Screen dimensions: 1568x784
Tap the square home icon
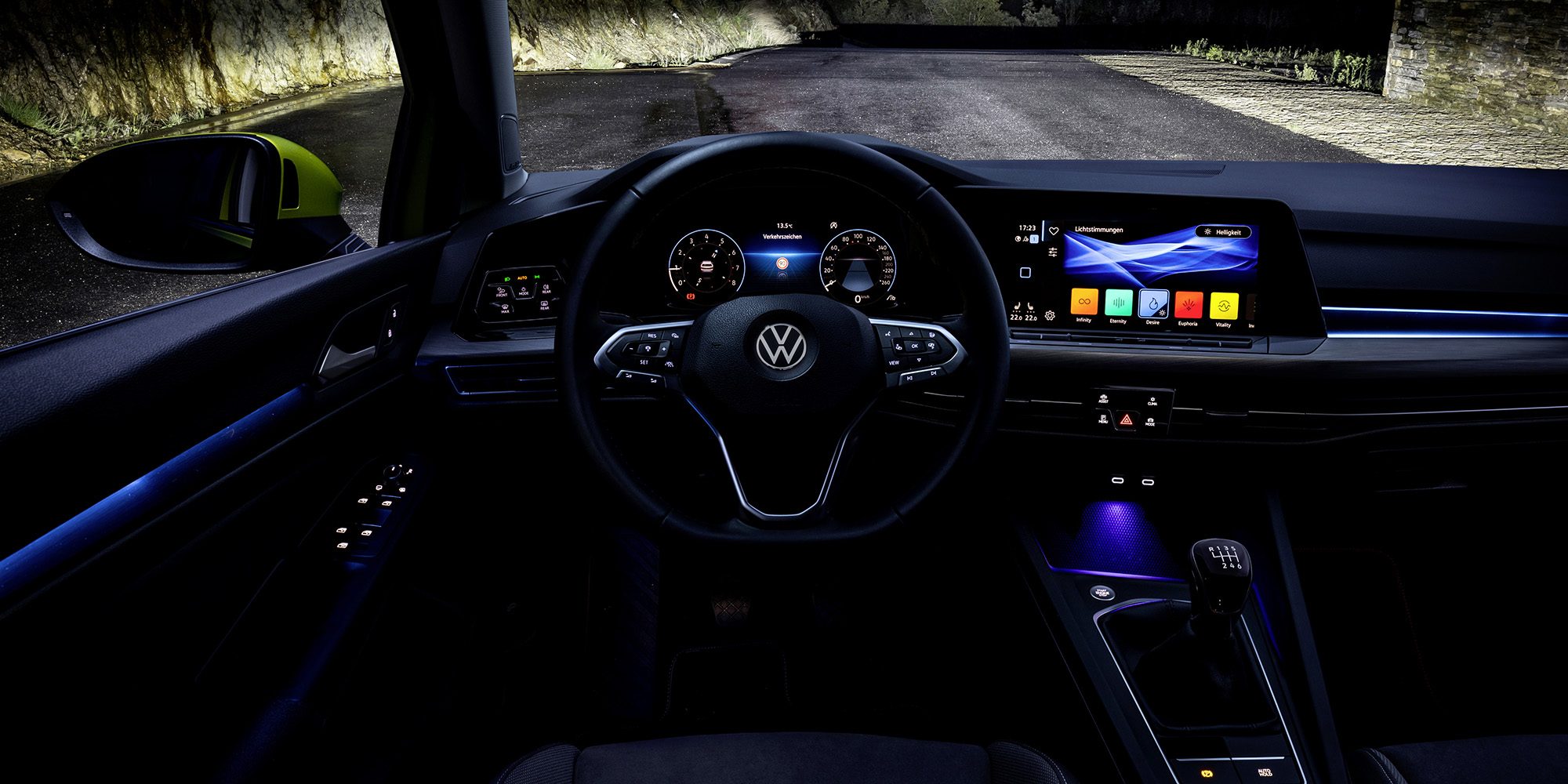tap(1025, 273)
